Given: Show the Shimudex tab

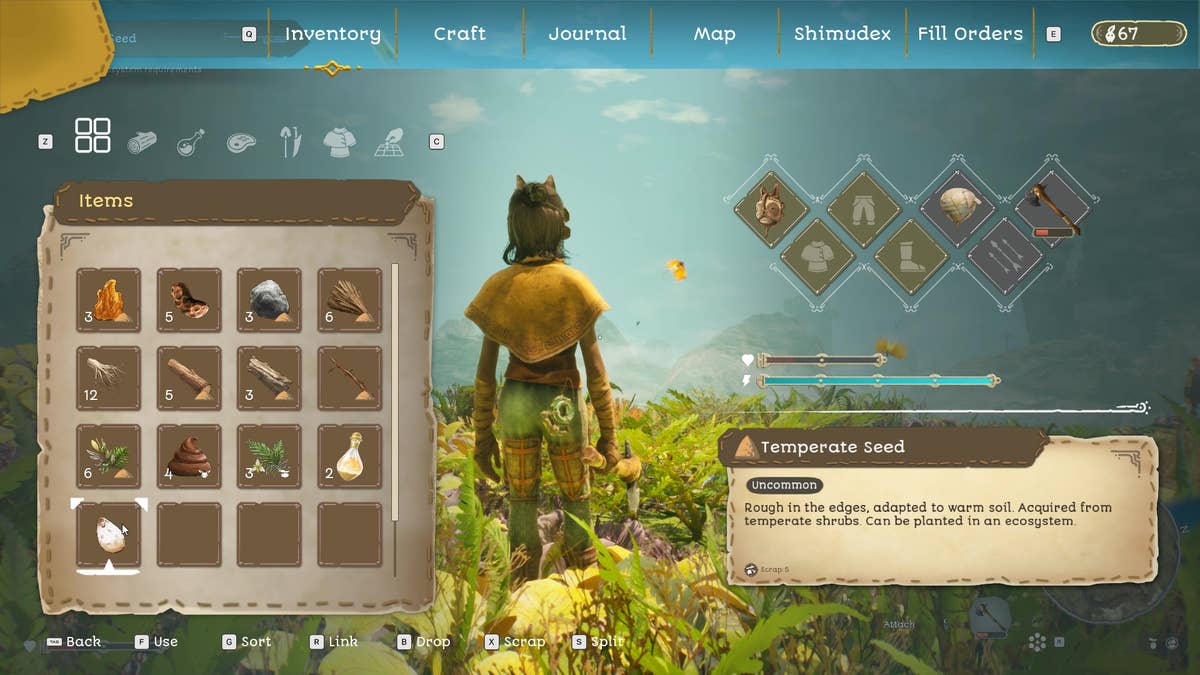Looking at the screenshot, I should 842,34.
